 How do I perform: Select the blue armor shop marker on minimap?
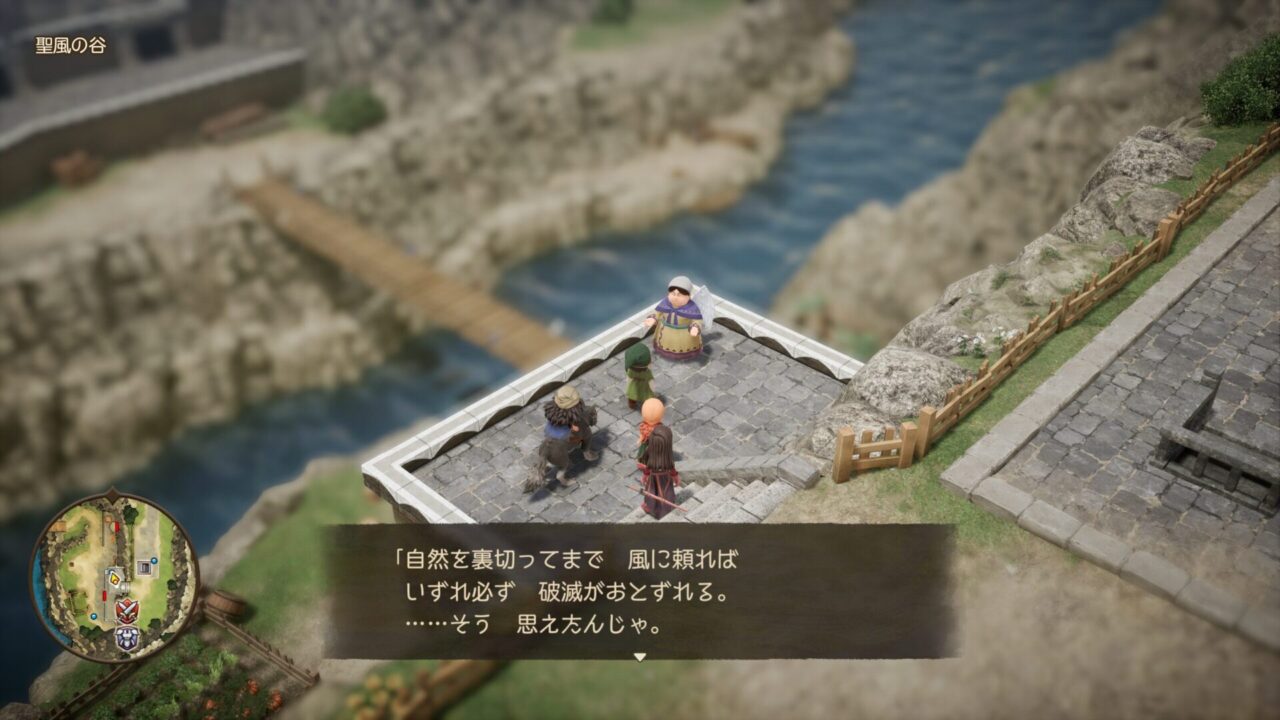click(127, 638)
